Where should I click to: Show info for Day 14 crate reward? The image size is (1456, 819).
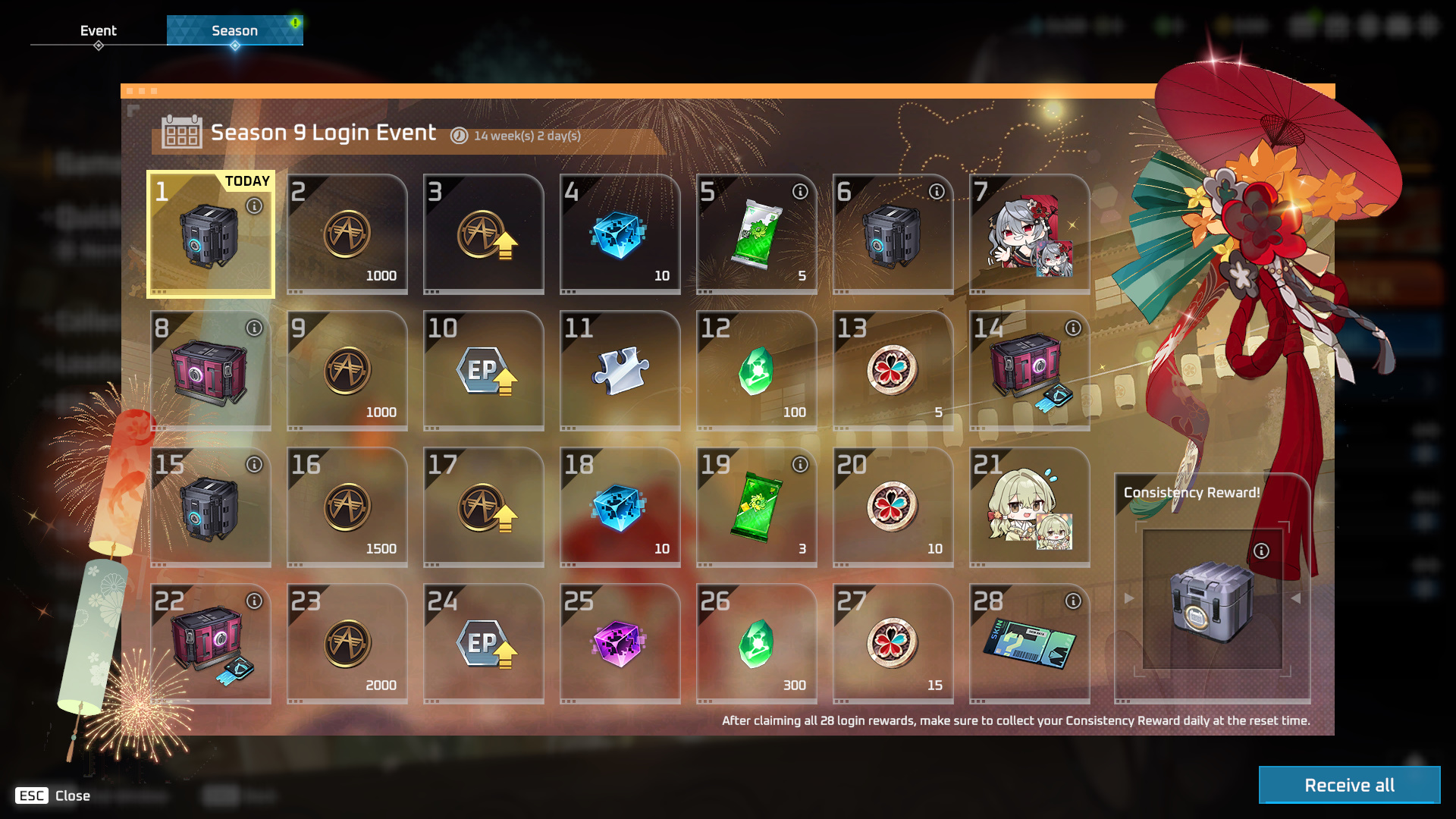click(1073, 328)
